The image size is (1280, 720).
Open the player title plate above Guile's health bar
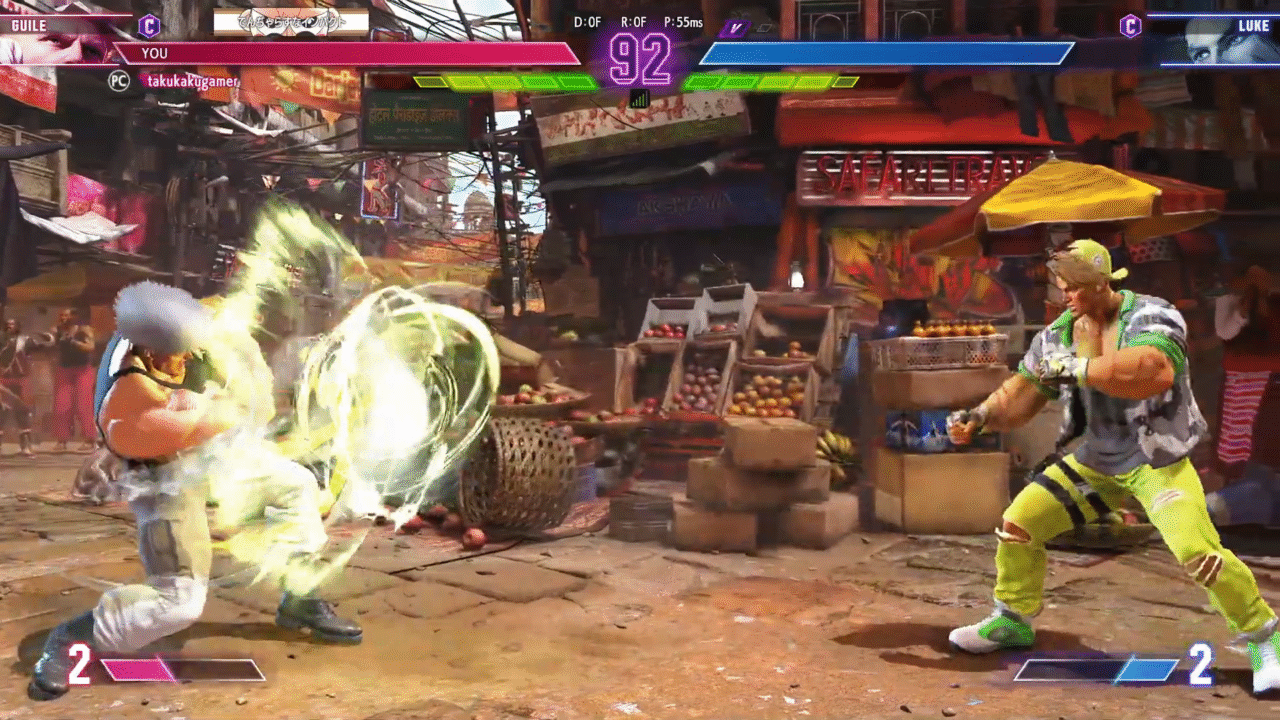click(291, 22)
